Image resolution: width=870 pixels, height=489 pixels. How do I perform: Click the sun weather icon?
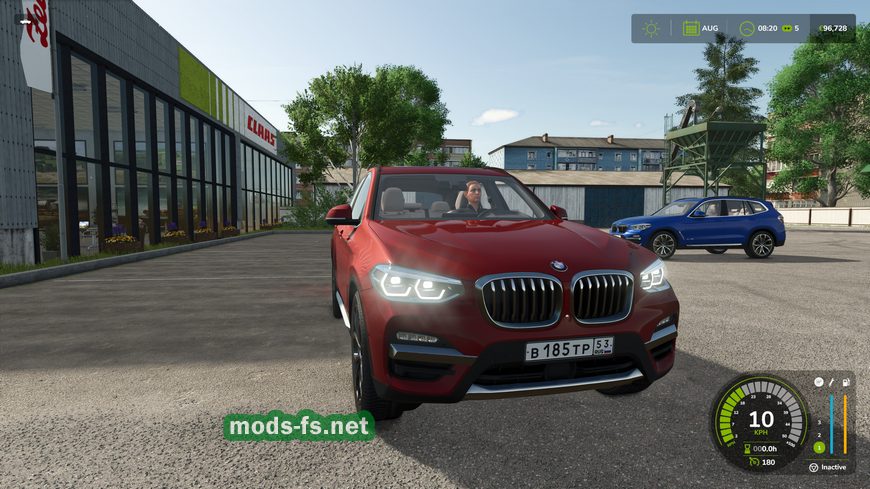651,28
